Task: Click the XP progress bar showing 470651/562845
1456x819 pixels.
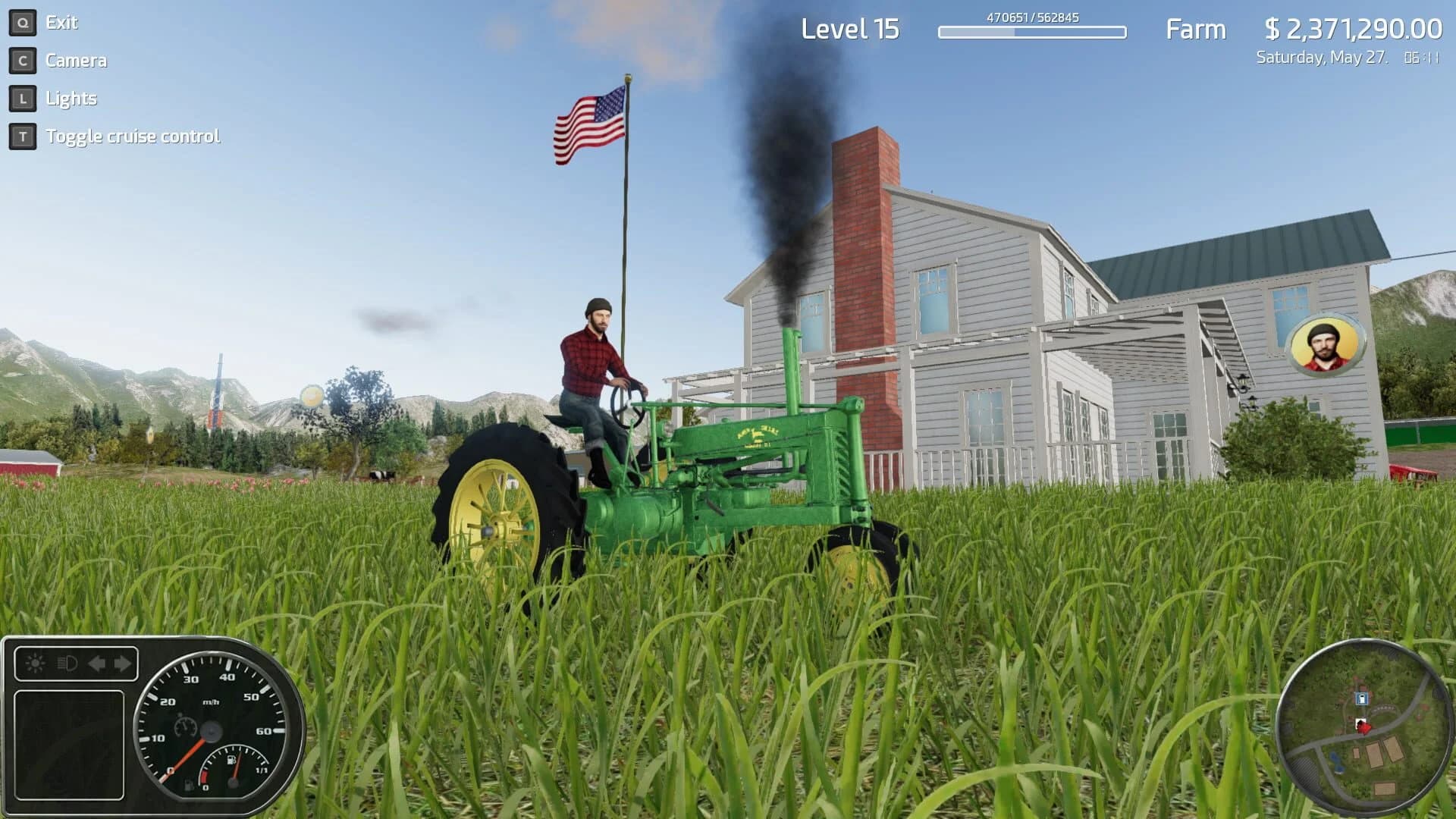Action: (1031, 33)
